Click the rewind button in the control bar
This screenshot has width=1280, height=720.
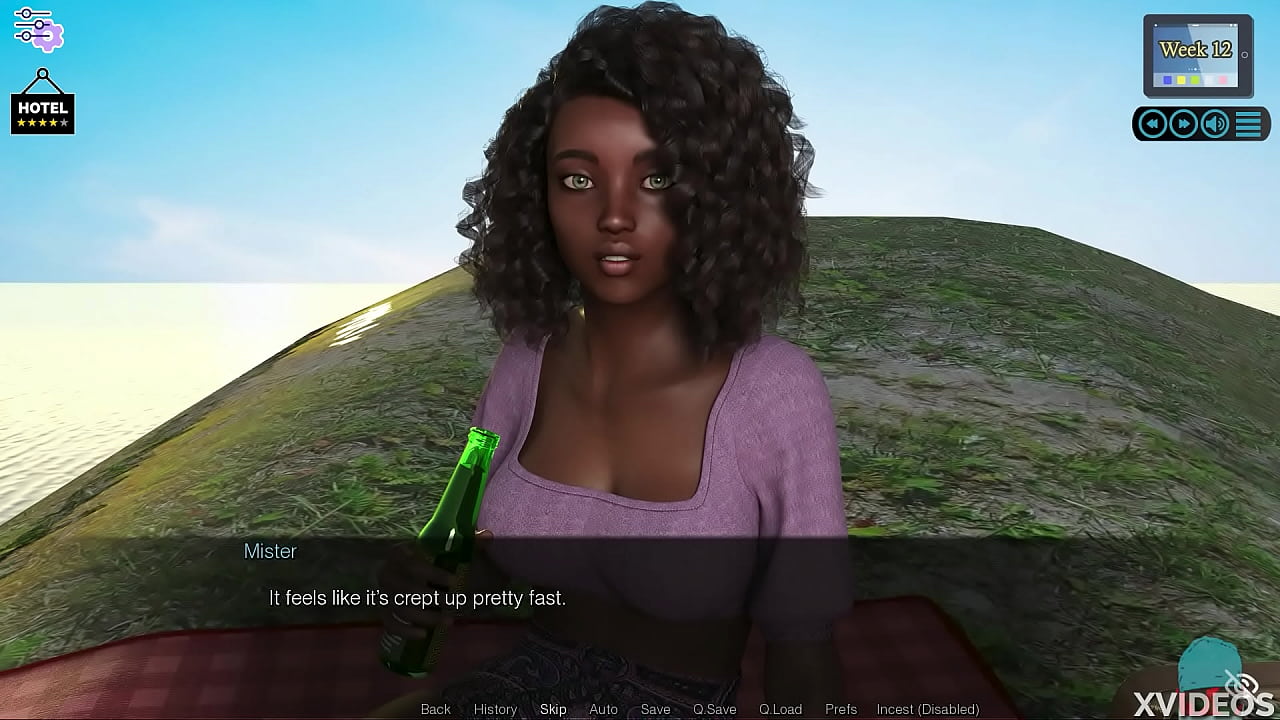pos(1153,123)
